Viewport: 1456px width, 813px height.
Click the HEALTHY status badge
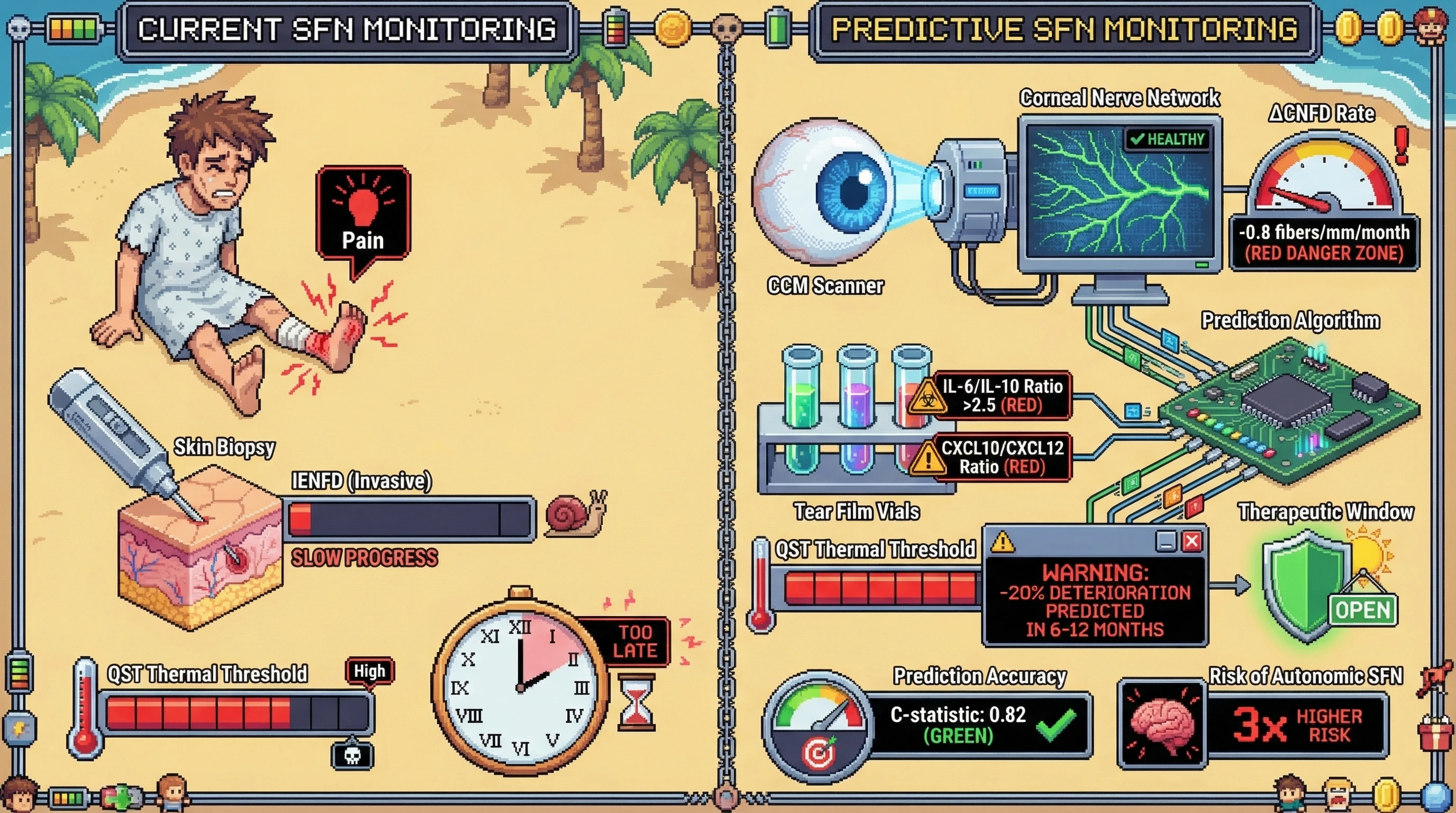(x=1168, y=139)
